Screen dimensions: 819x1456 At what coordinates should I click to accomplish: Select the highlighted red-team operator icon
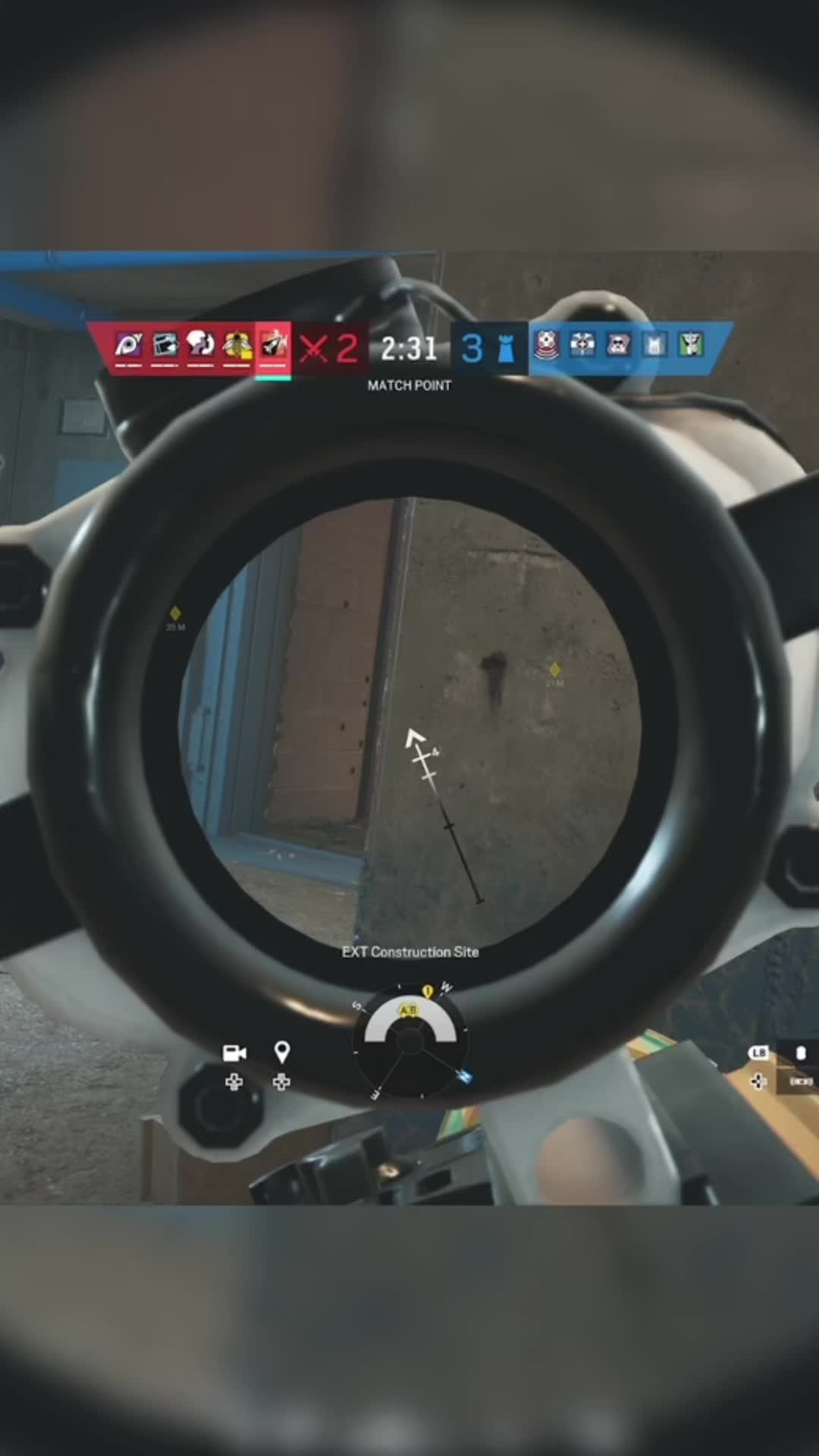[x=273, y=346]
